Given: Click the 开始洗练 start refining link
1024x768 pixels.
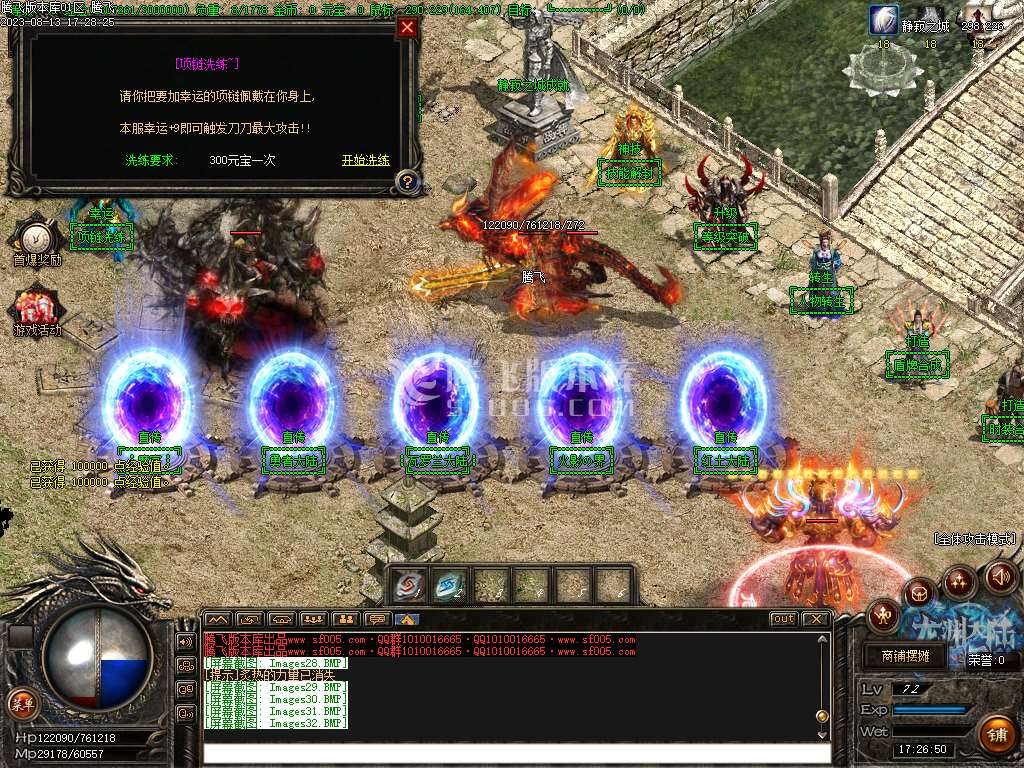Looking at the screenshot, I should click(365, 160).
